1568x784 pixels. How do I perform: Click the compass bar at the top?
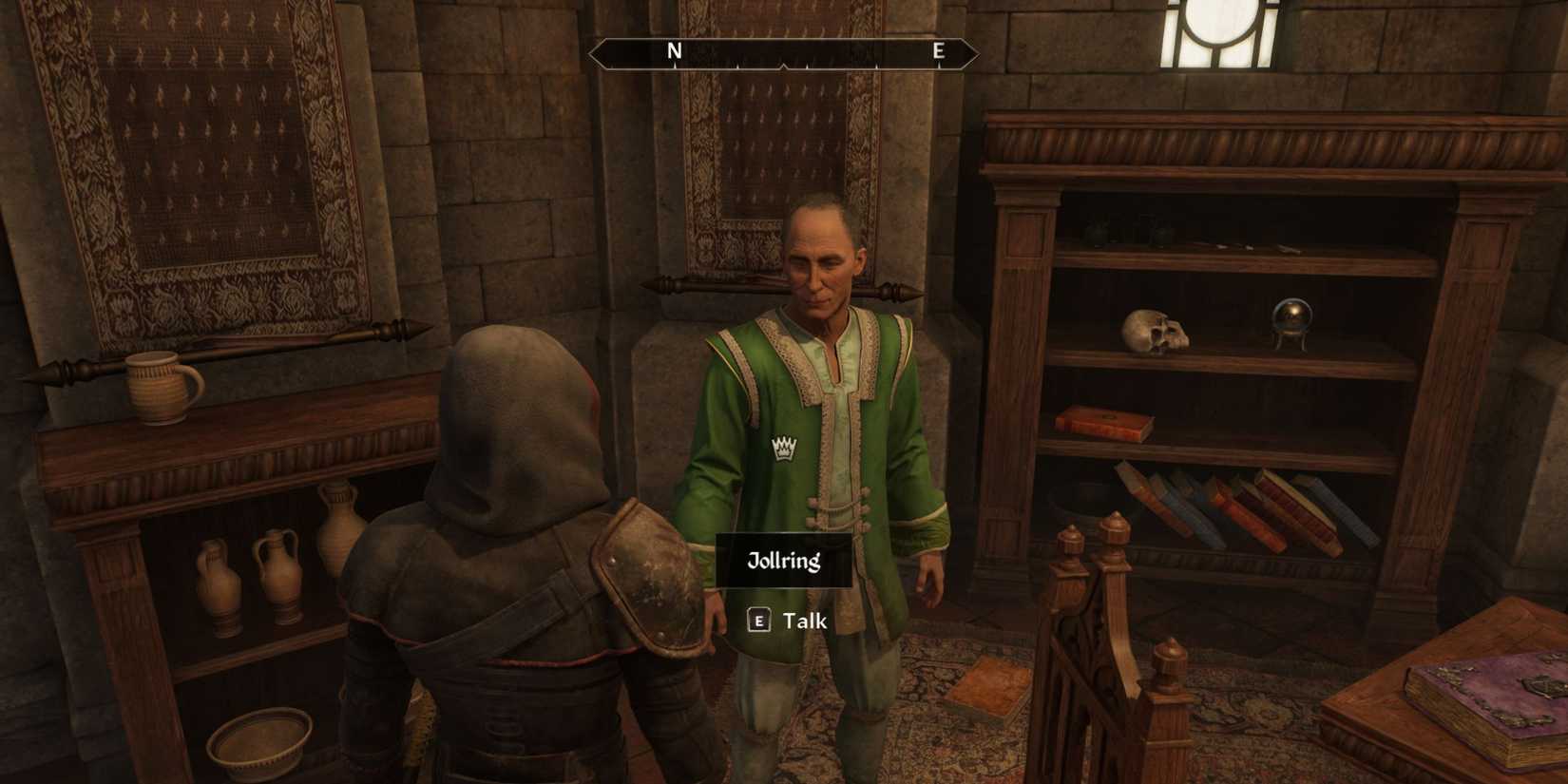(x=783, y=52)
